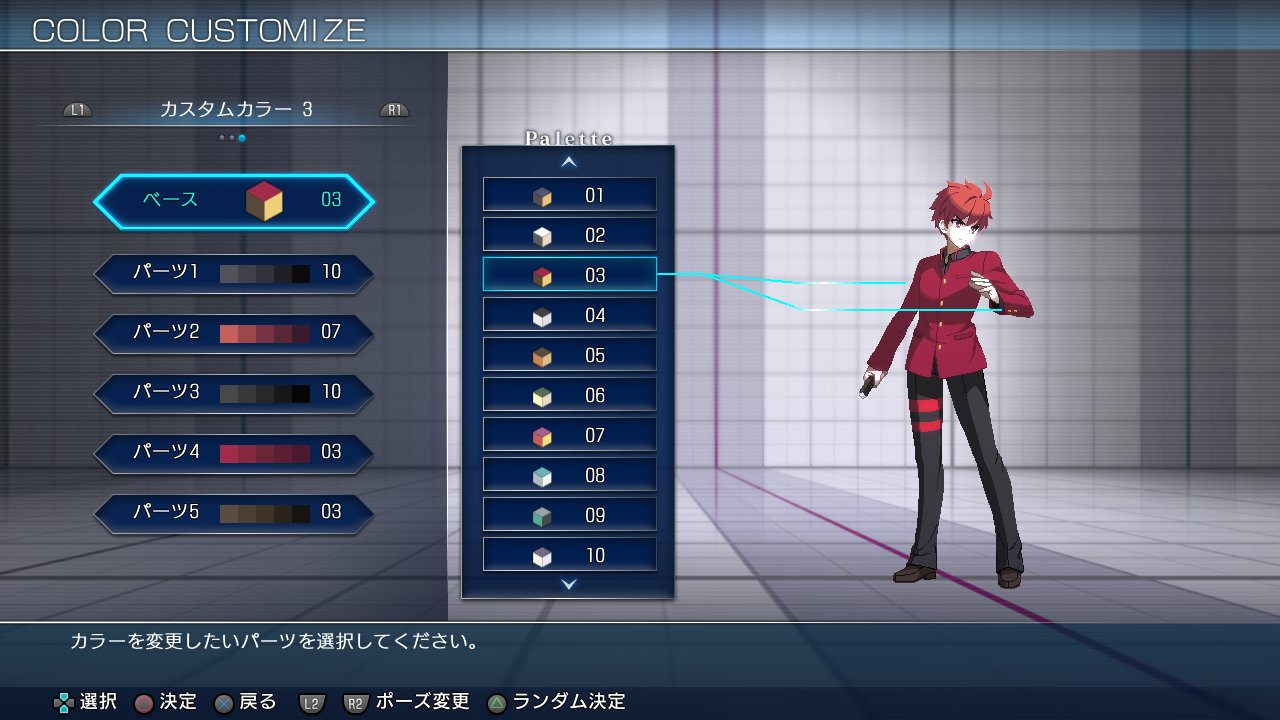
Task: Select palette color cube 01
Action: pyautogui.click(x=569, y=193)
